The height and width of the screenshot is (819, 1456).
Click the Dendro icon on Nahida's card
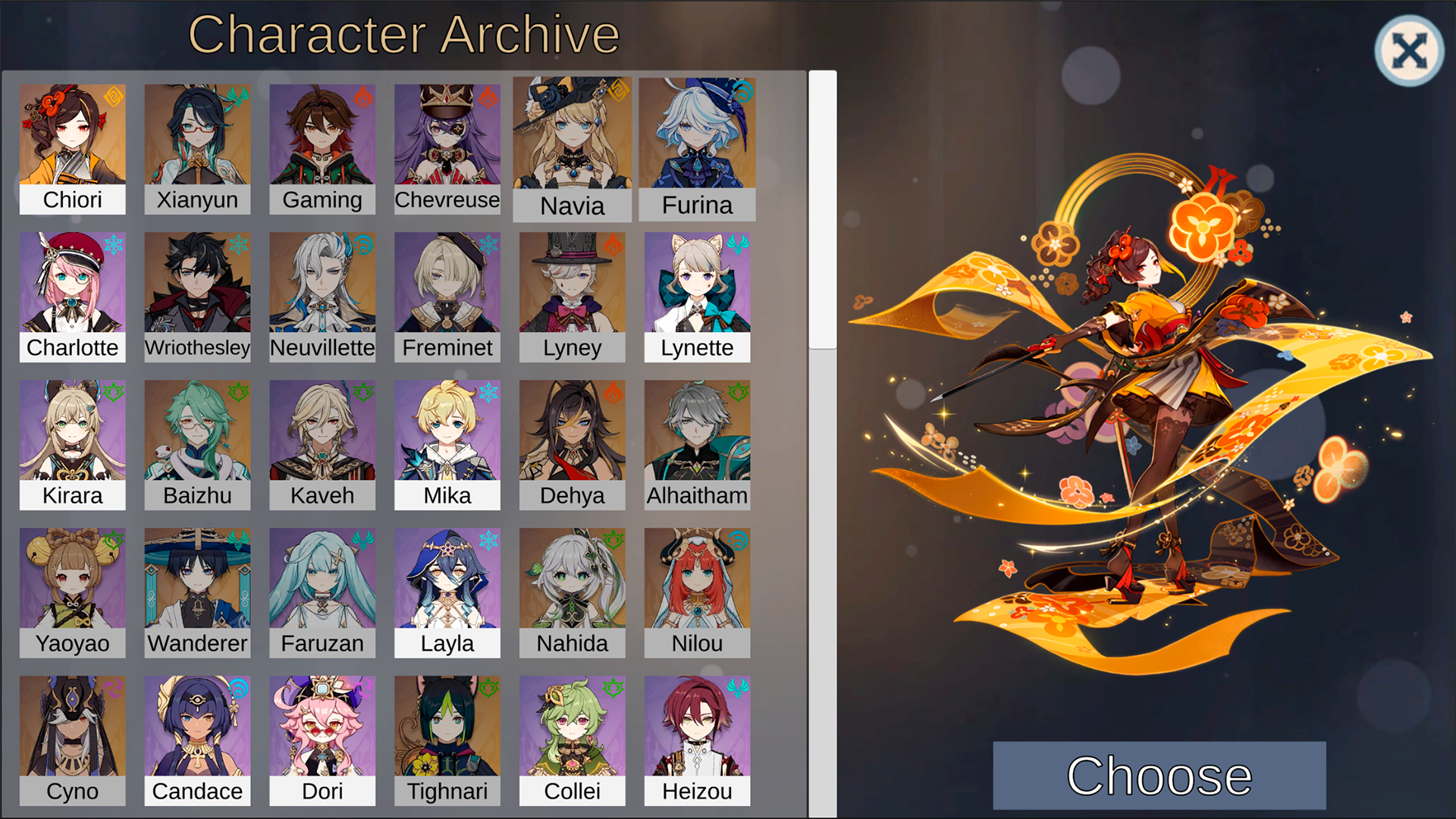(613, 540)
